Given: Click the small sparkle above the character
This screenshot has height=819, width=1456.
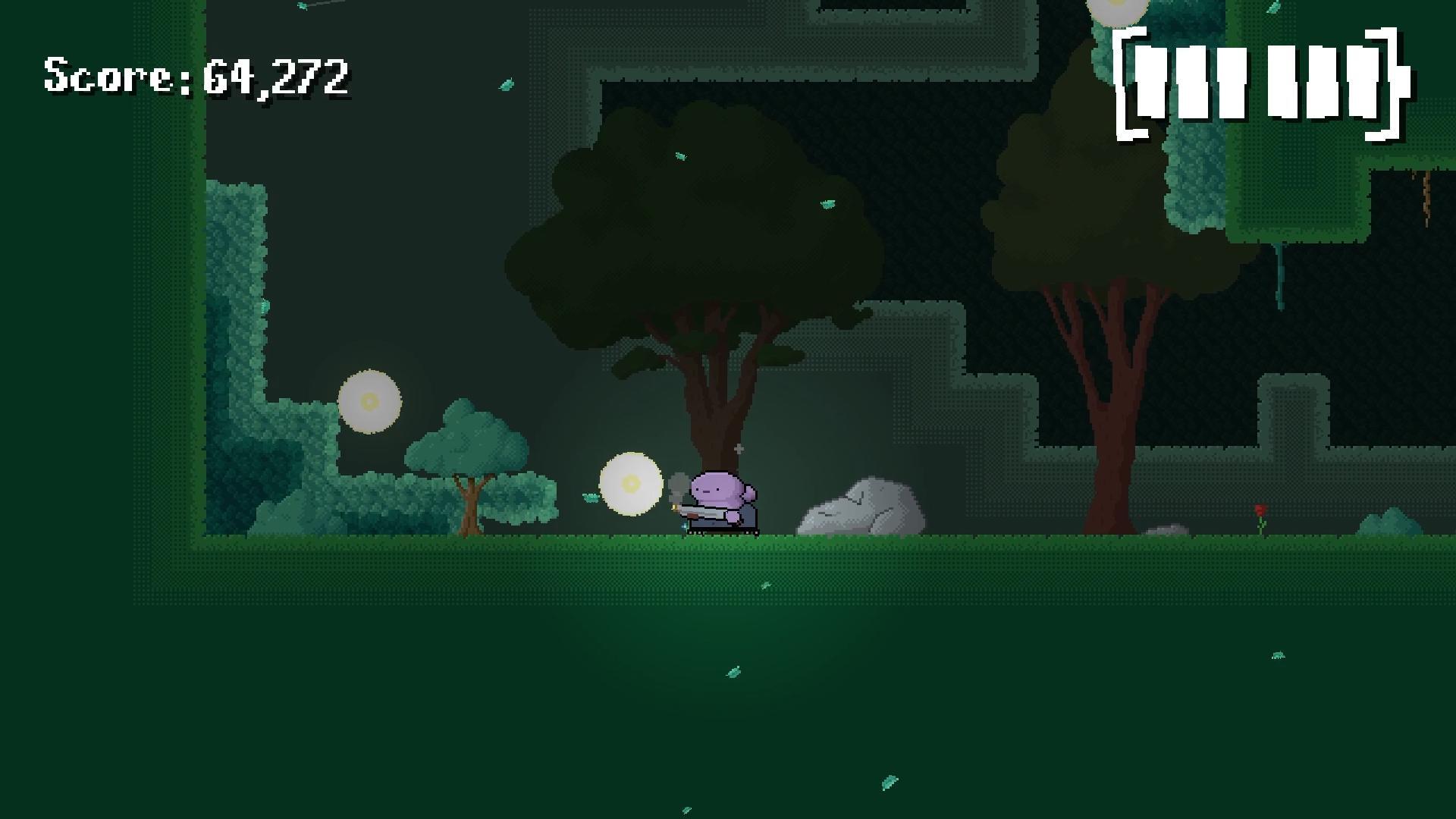Looking at the screenshot, I should coord(739,448).
